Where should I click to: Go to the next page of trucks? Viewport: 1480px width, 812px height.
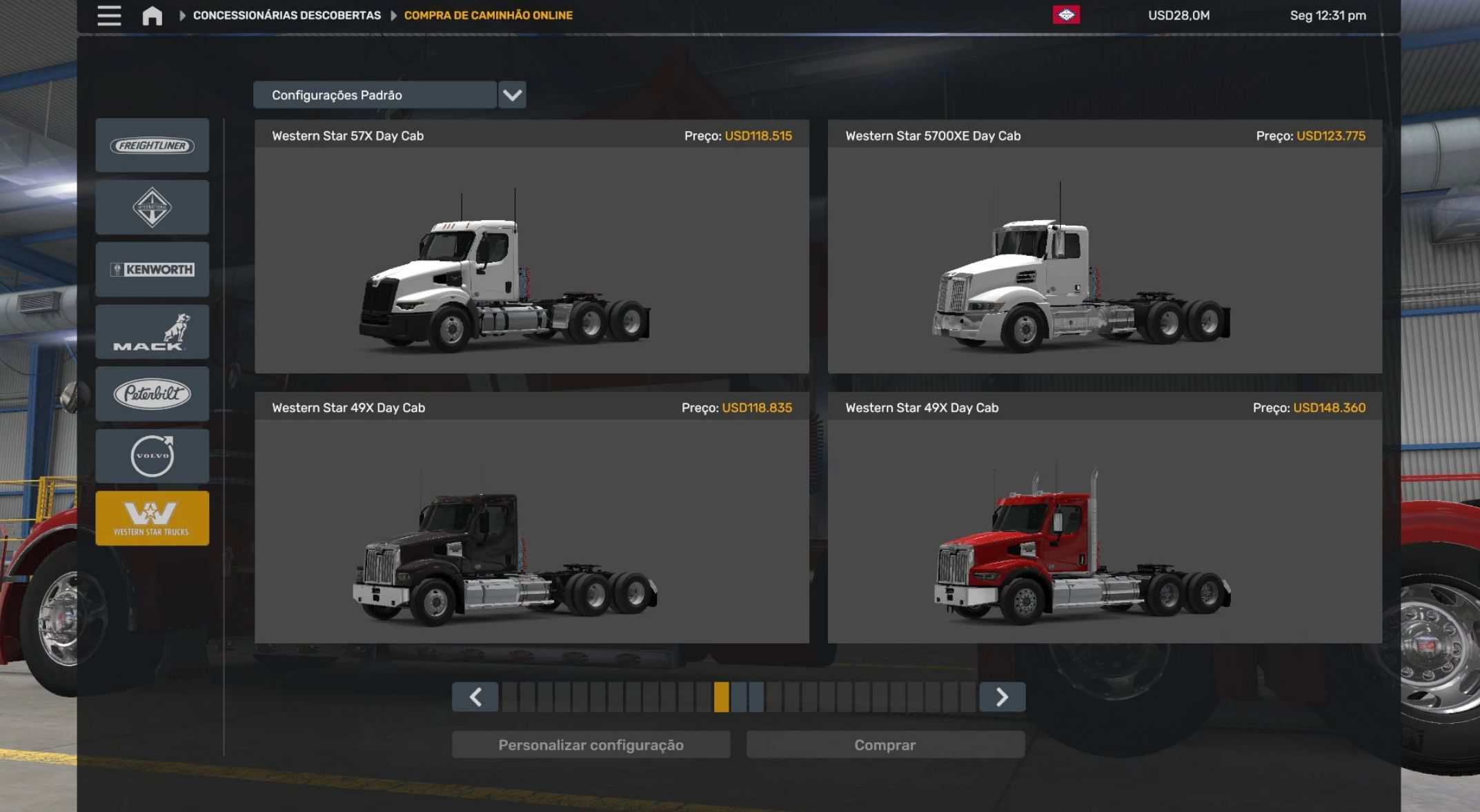click(x=1002, y=697)
